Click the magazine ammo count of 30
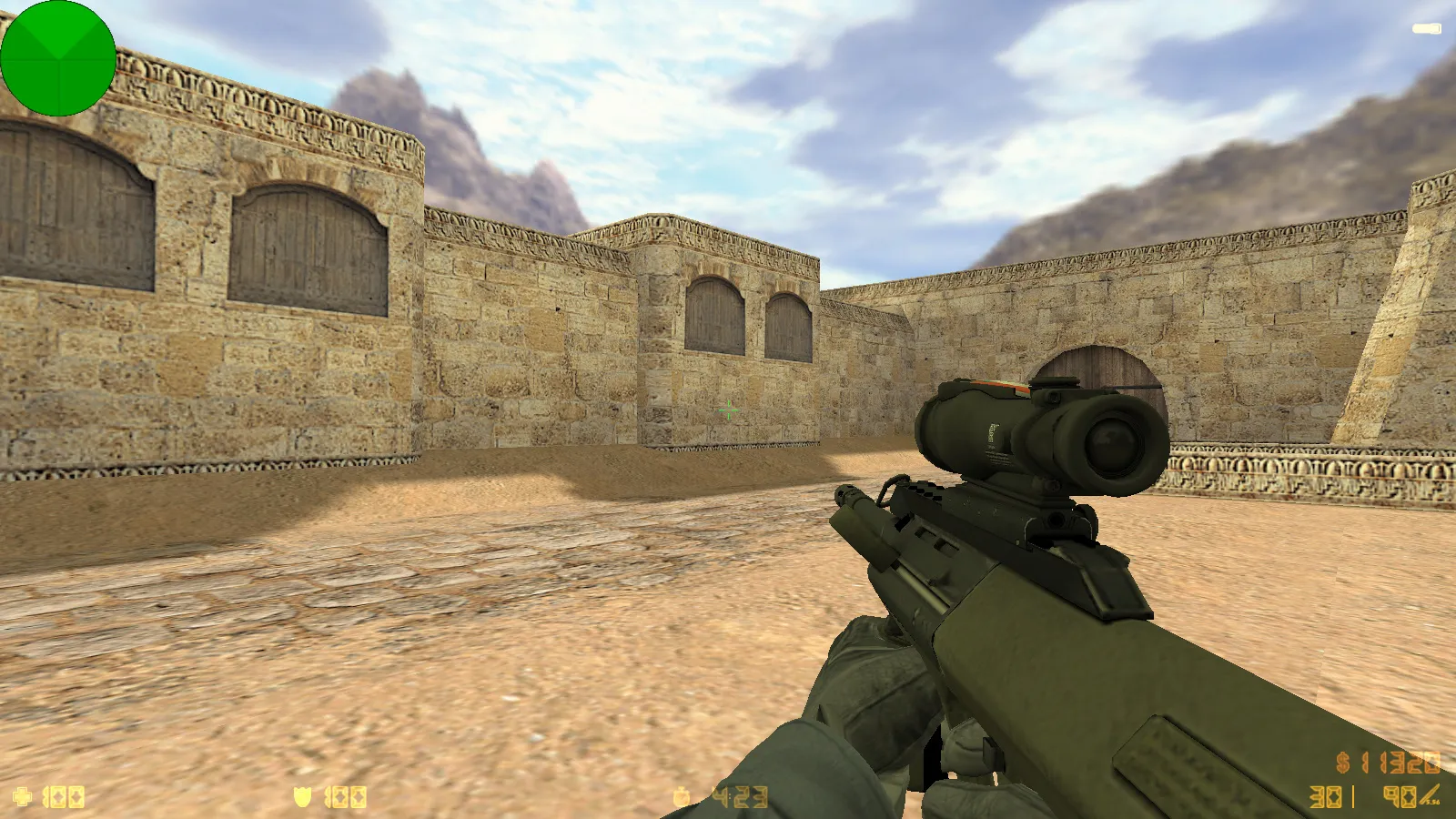 click(1324, 796)
